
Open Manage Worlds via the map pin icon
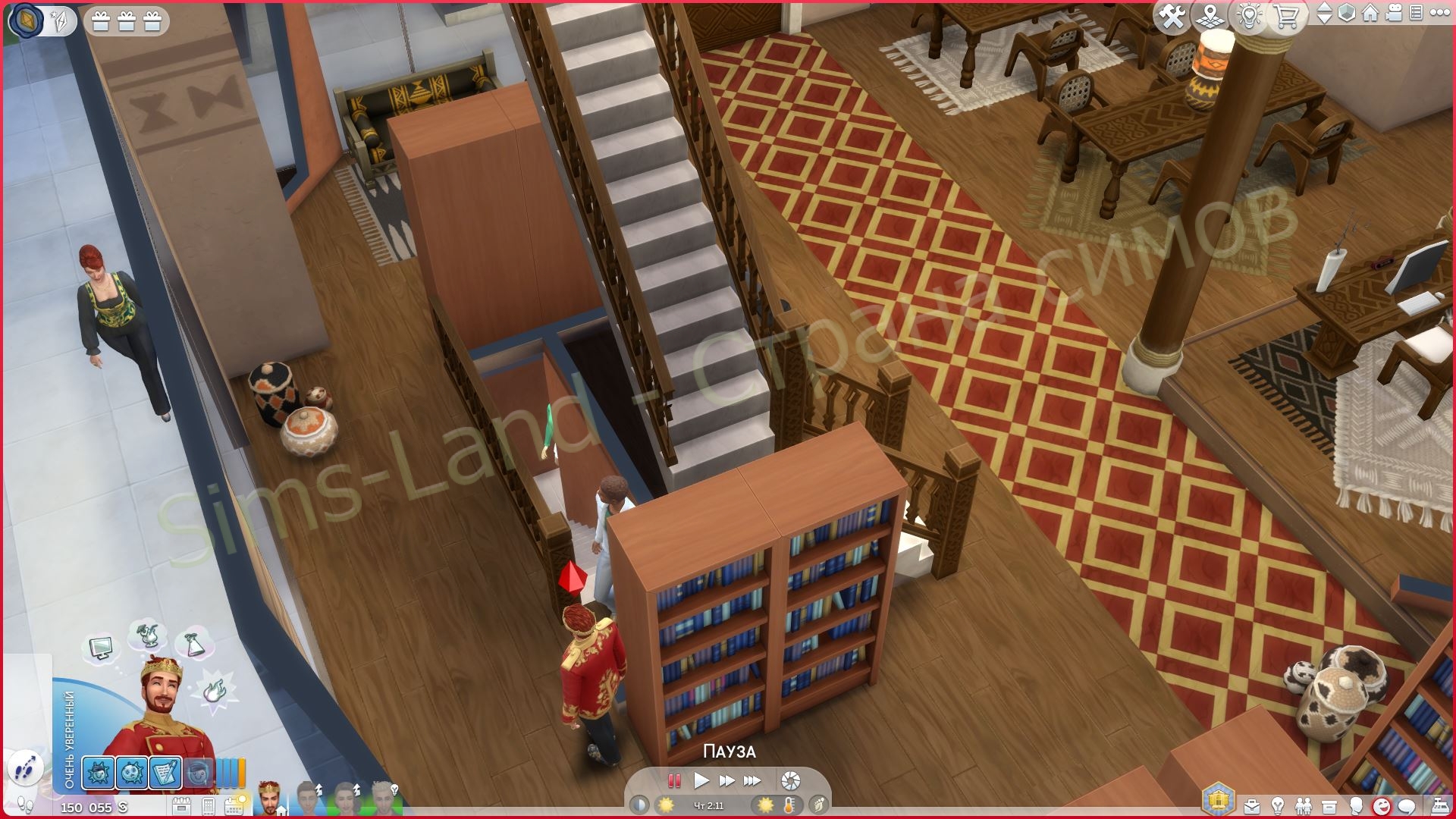click(1210, 15)
